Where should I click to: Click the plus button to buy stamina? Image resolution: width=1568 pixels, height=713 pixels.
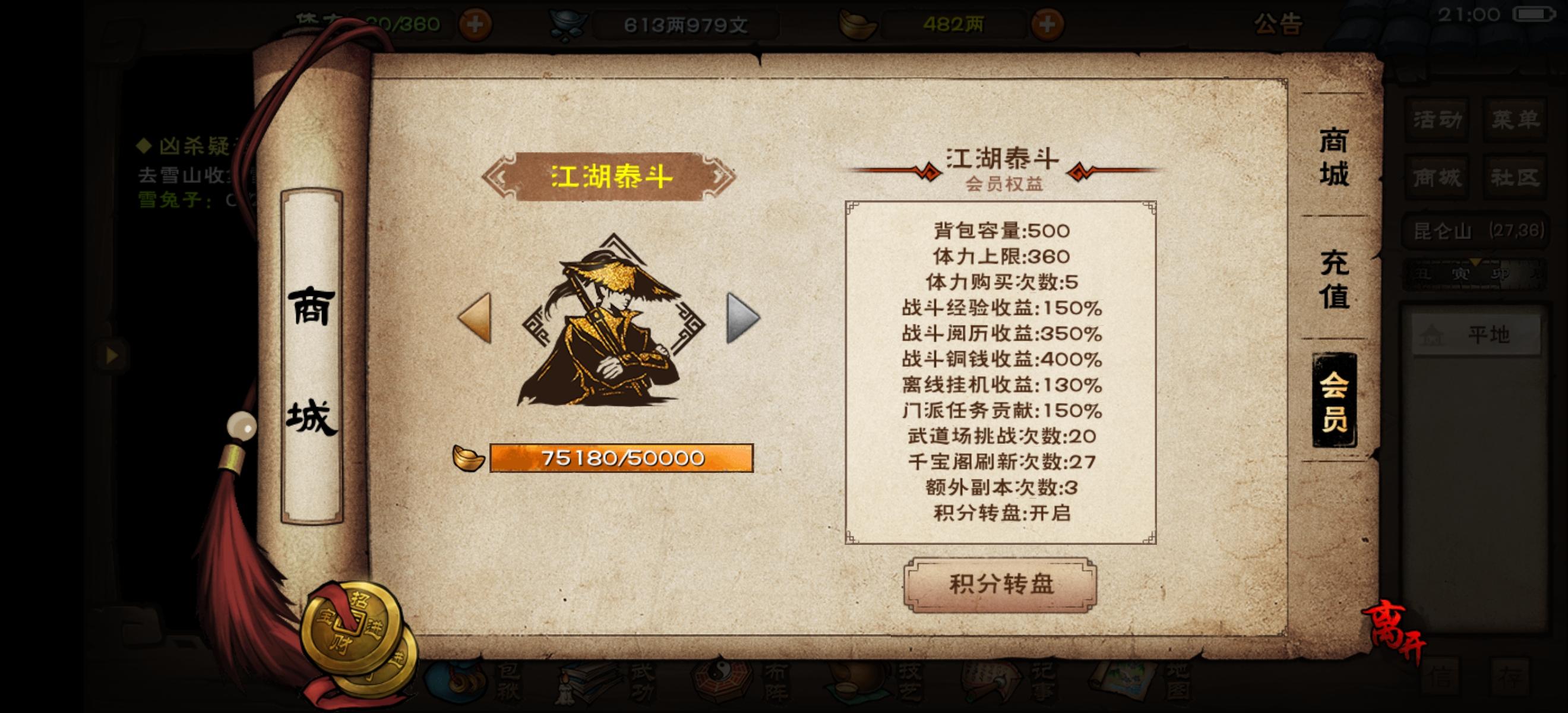[476, 24]
